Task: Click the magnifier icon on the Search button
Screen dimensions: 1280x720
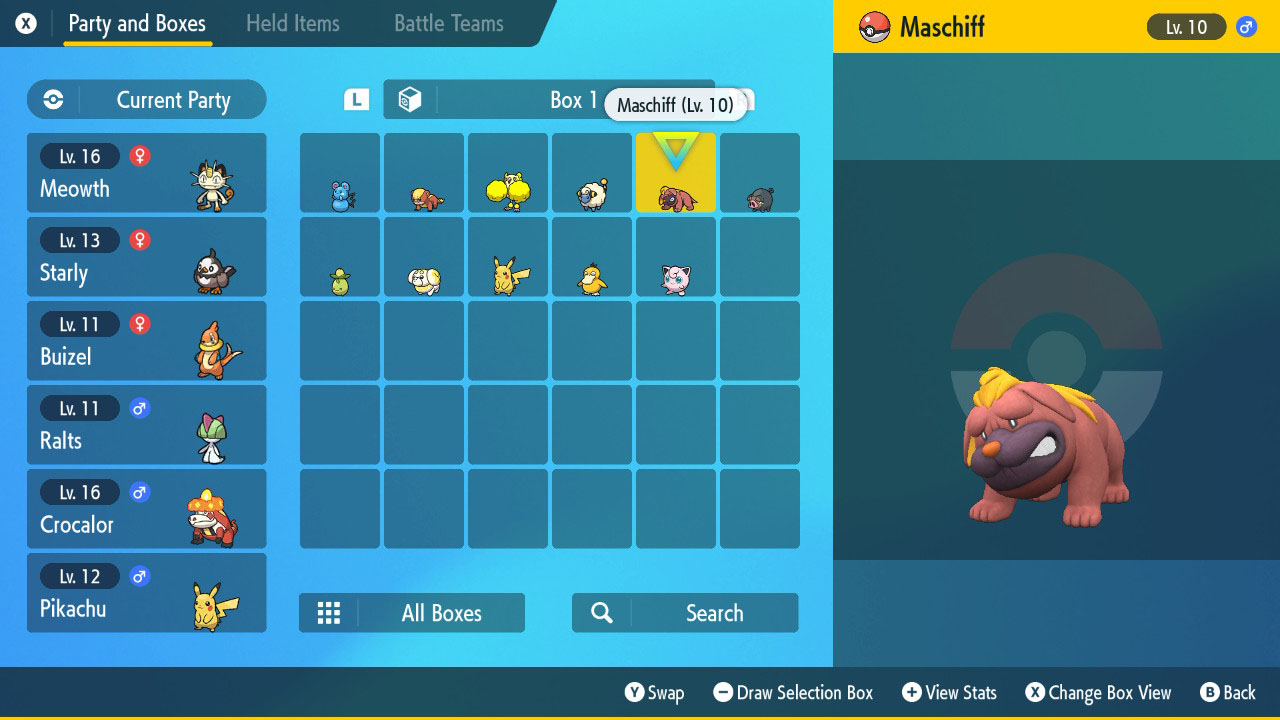Action: [x=601, y=612]
